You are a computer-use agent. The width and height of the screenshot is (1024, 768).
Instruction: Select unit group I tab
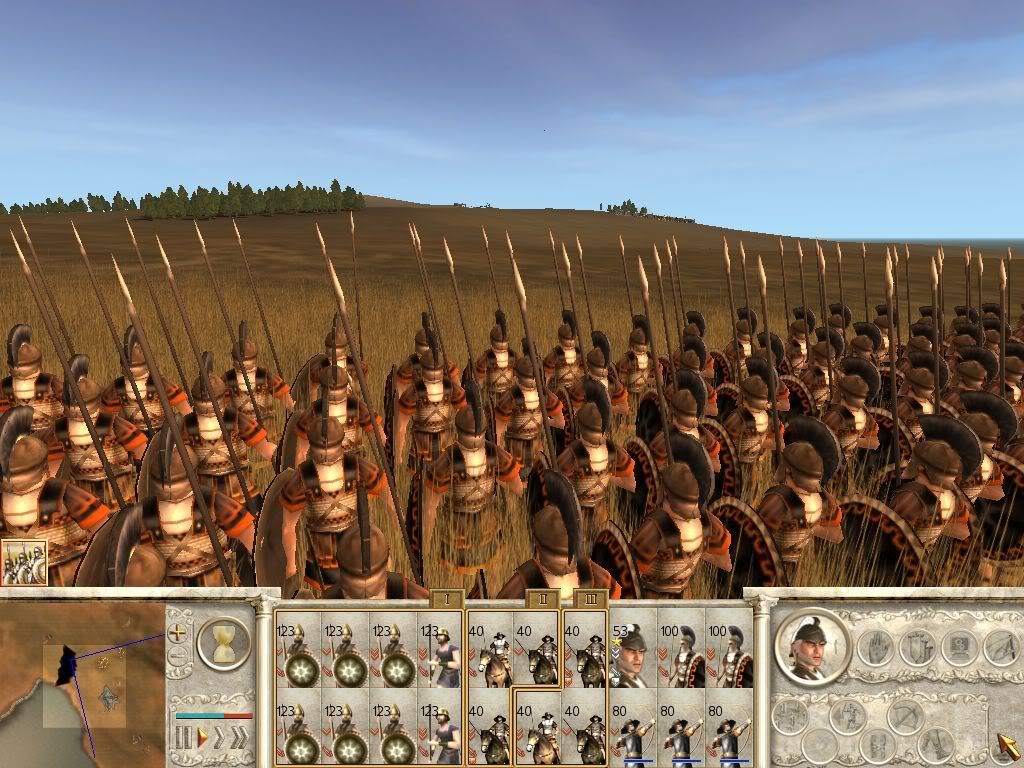[x=447, y=600]
